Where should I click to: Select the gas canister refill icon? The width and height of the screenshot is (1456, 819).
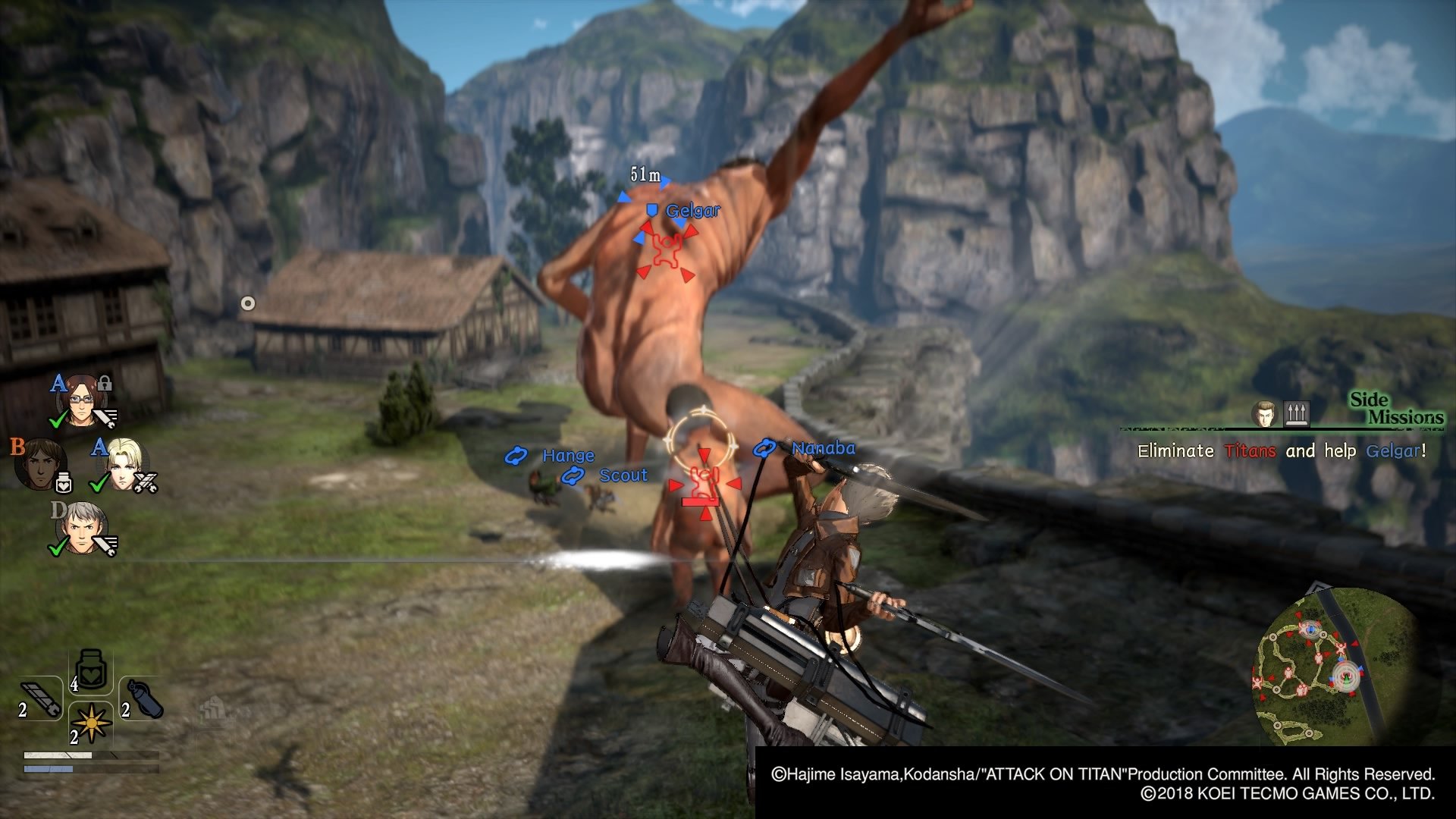pos(144,698)
